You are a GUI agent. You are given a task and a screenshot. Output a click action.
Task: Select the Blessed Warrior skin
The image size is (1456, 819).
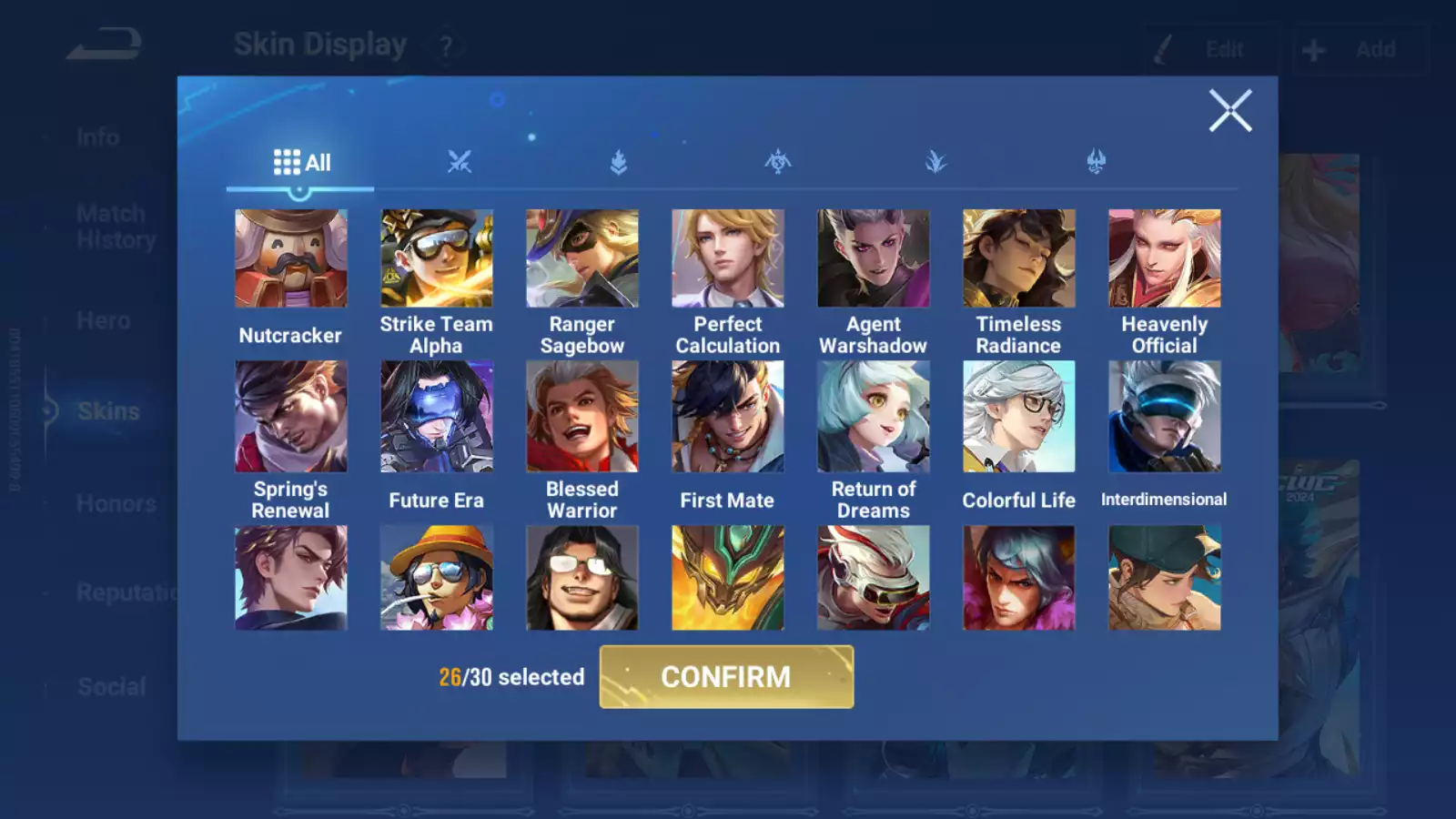[x=582, y=417]
